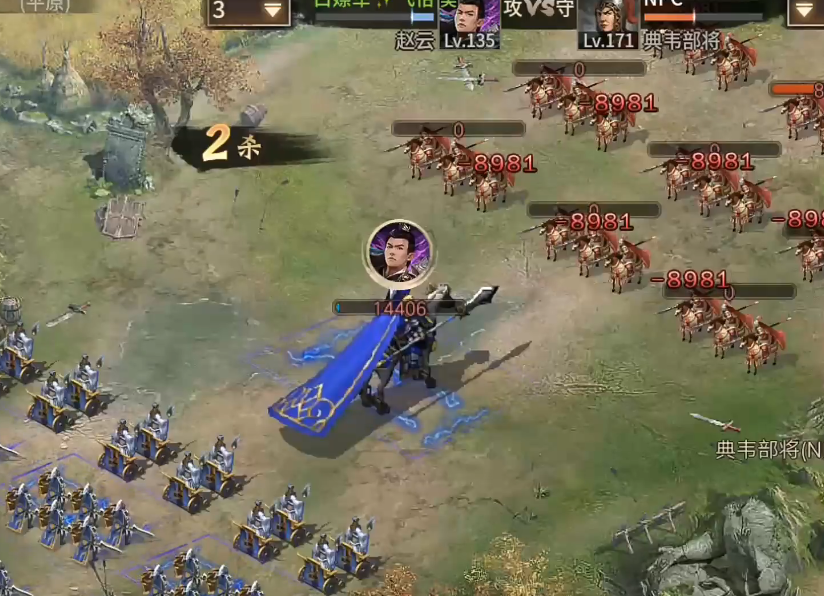
Task: Click the round hero portrait above the general
Action: click(x=400, y=254)
